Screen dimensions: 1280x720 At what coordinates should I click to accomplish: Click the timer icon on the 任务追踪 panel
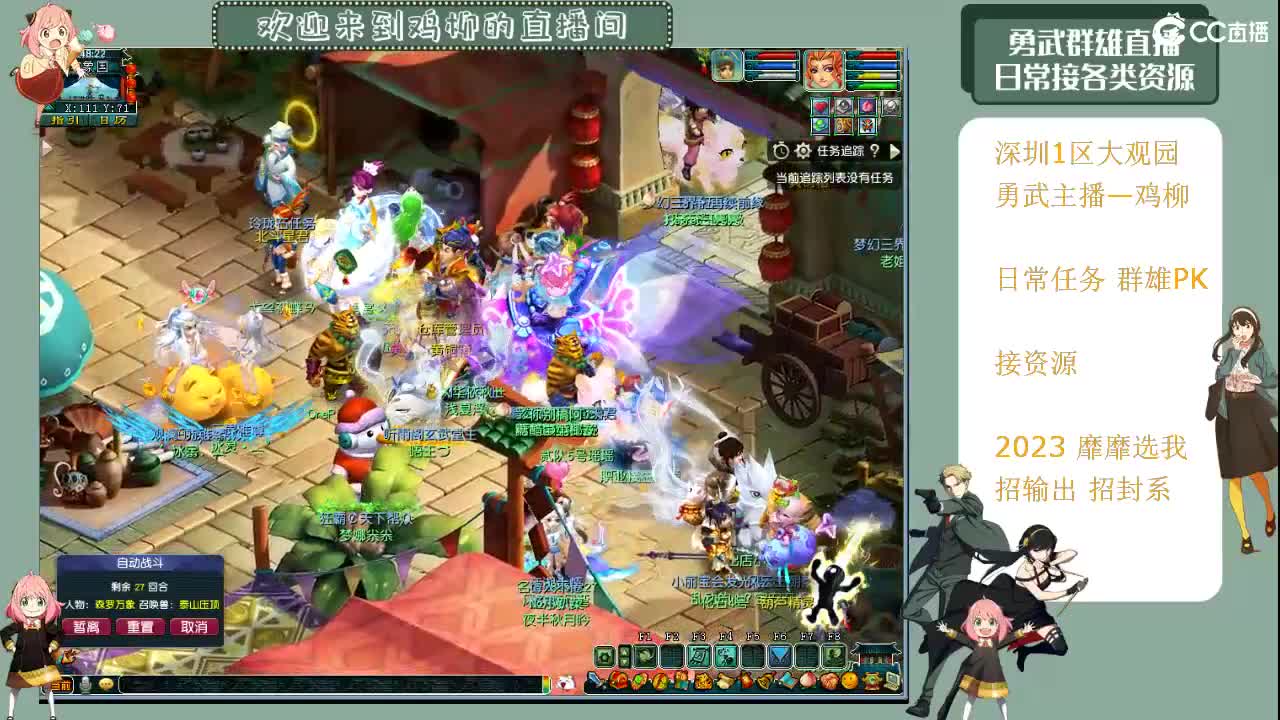click(781, 152)
